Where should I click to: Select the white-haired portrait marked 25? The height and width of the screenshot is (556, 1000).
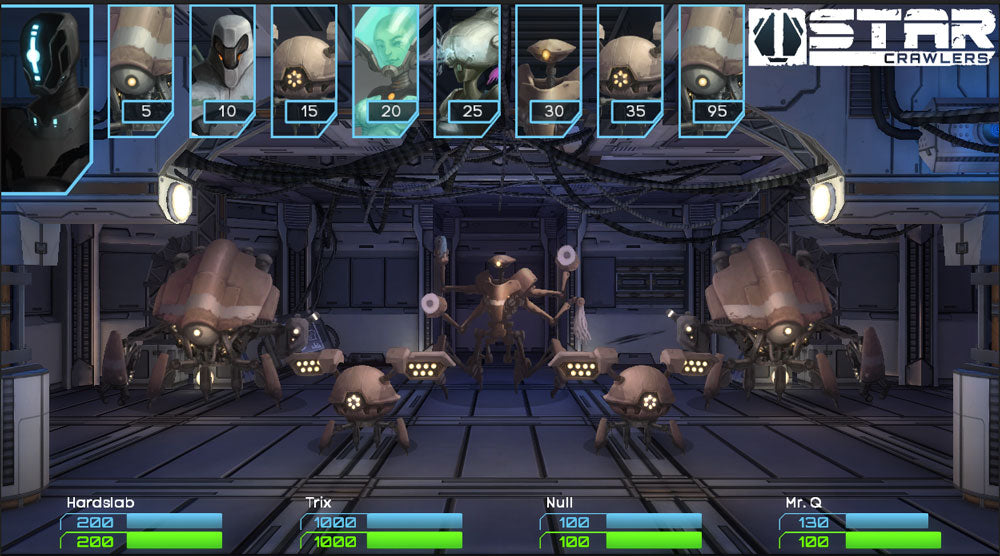(467, 70)
